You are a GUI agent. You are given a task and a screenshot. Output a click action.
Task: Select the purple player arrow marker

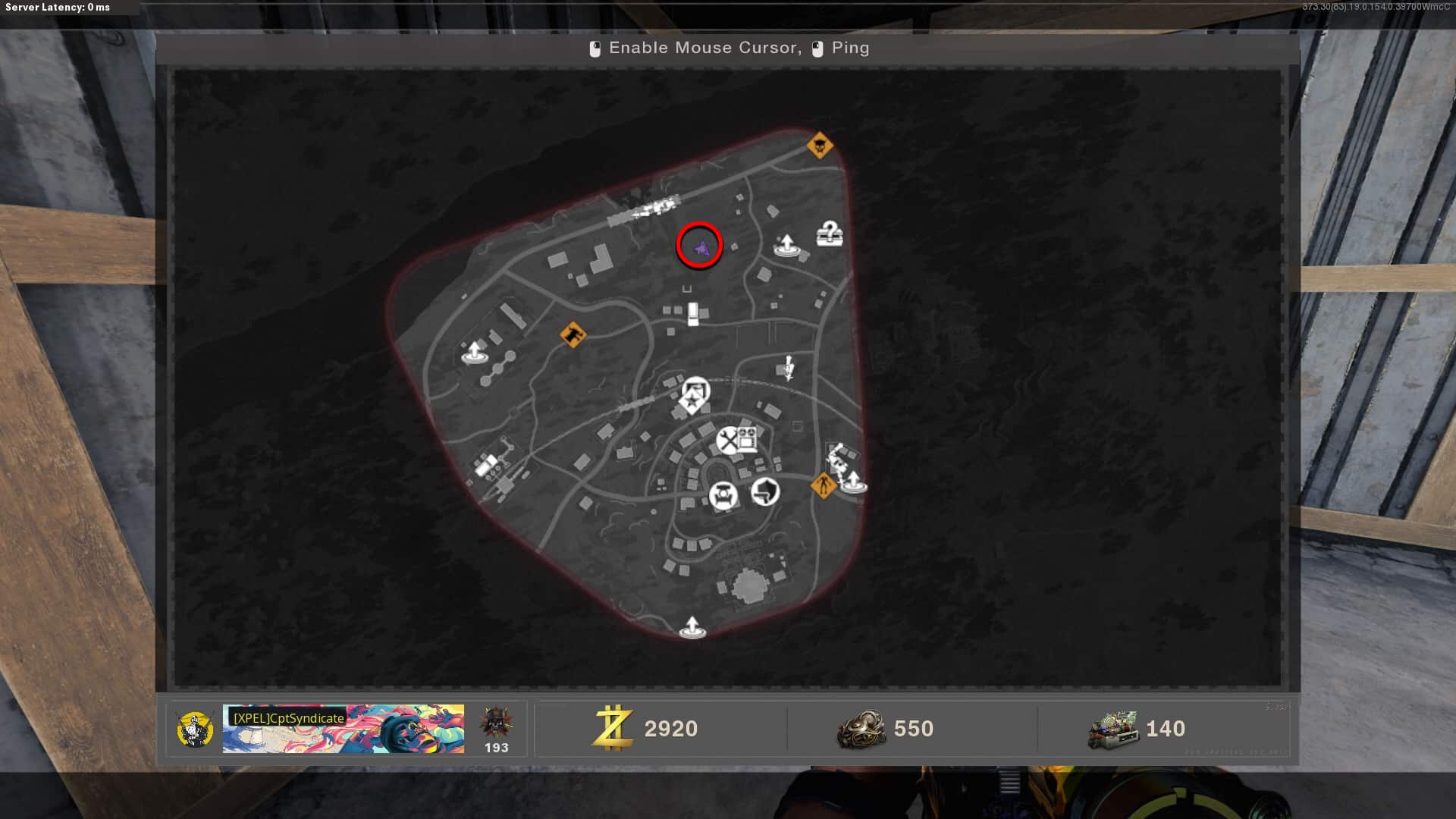click(701, 246)
